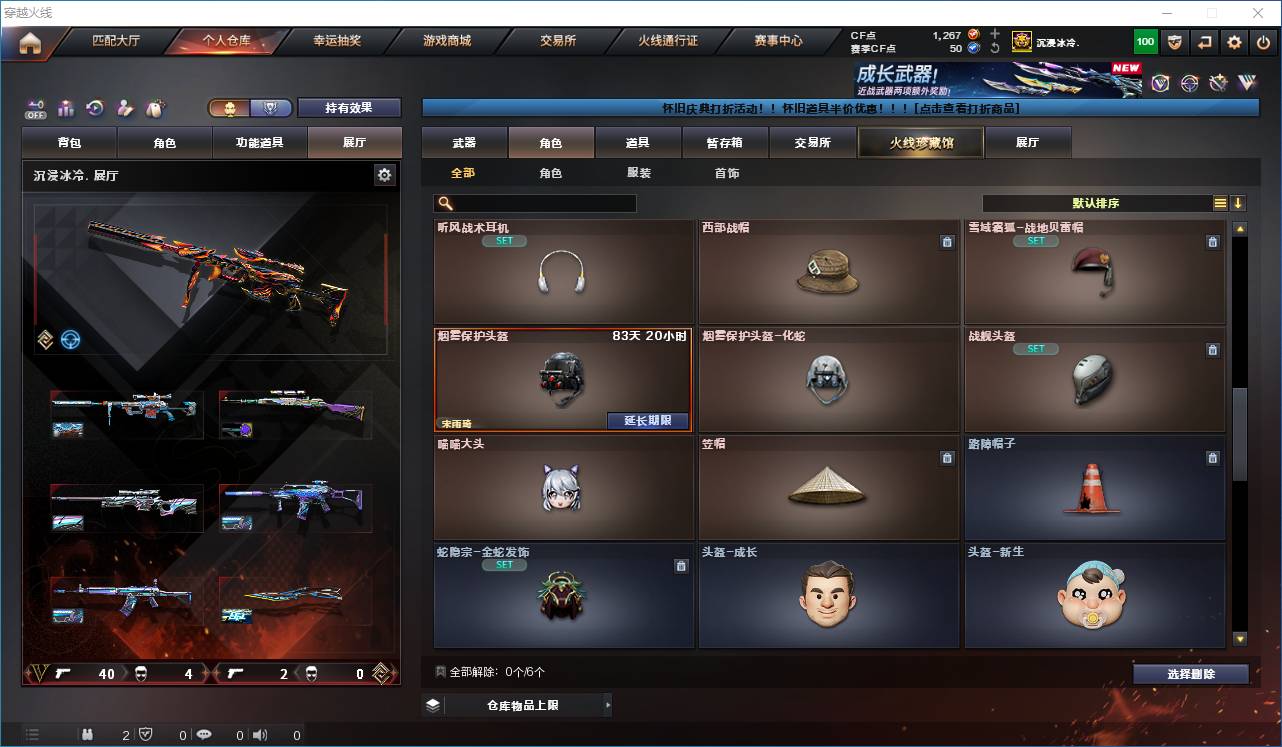Select the bar chart icon above inventory panel
This screenshot has height=747, width=1282.
64,108
